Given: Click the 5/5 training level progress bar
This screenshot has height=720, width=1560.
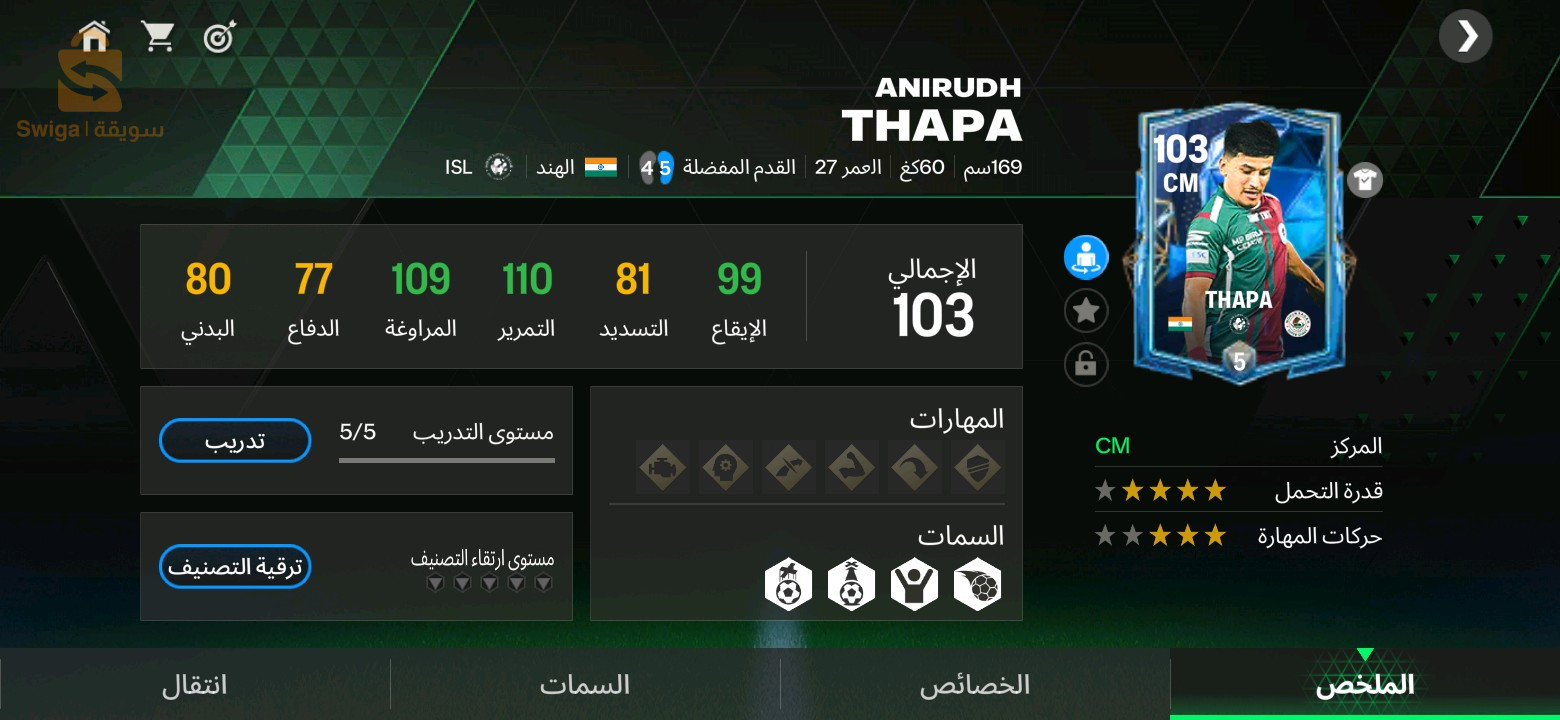Looking at the screenshot, I should pos(447,462).
